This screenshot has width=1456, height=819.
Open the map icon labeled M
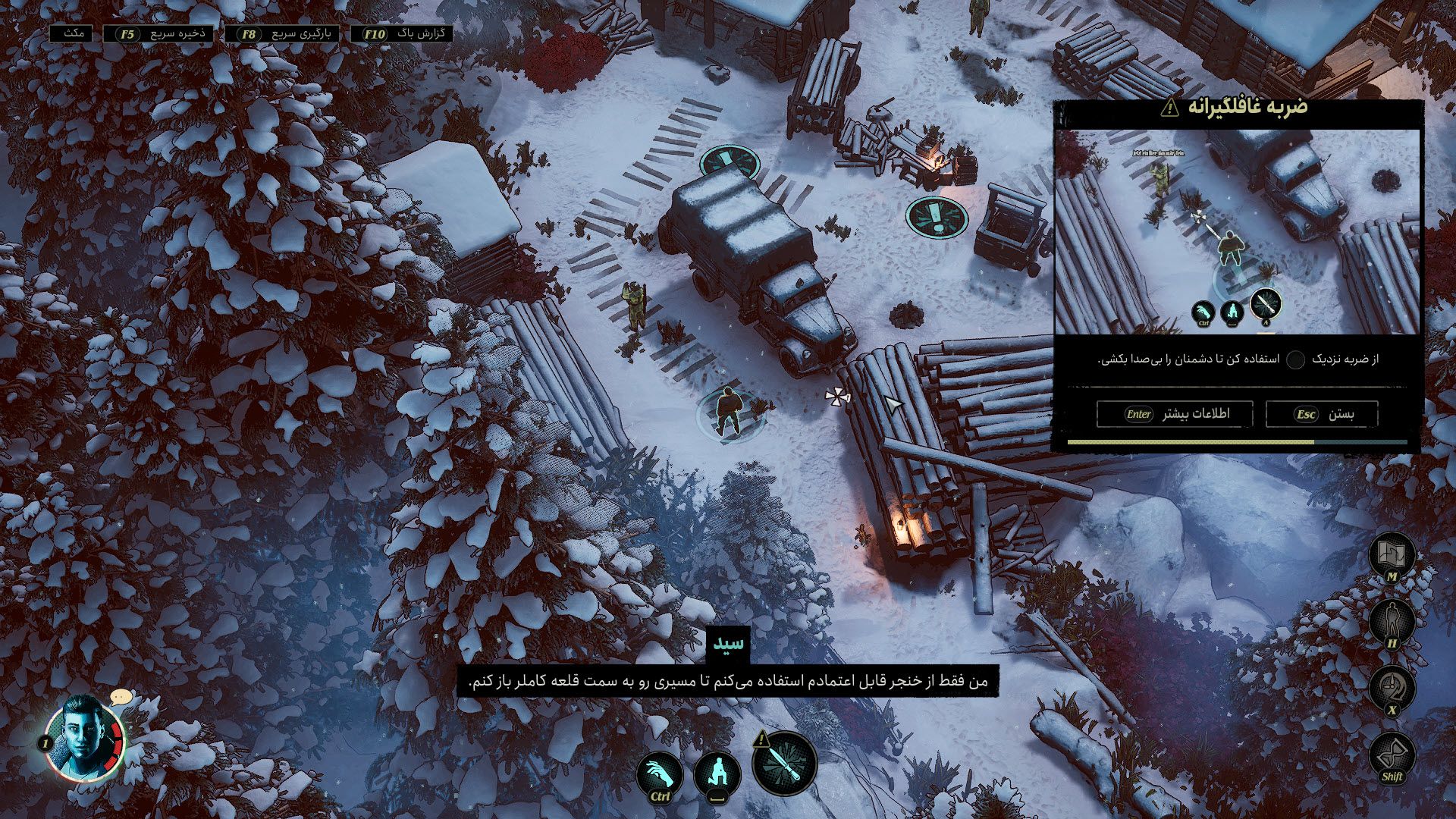coord(1392,555)
